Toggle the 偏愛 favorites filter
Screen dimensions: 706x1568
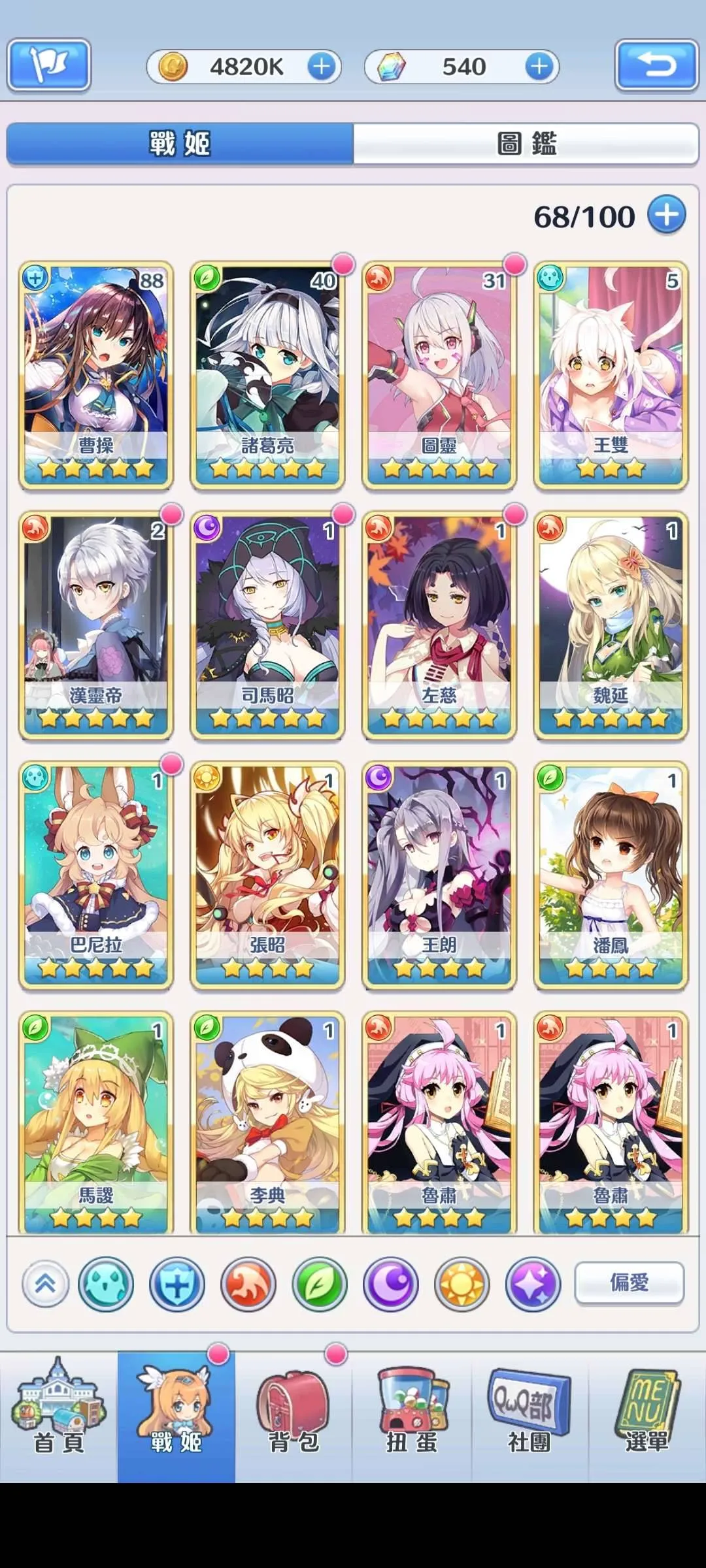point(629,1282)
